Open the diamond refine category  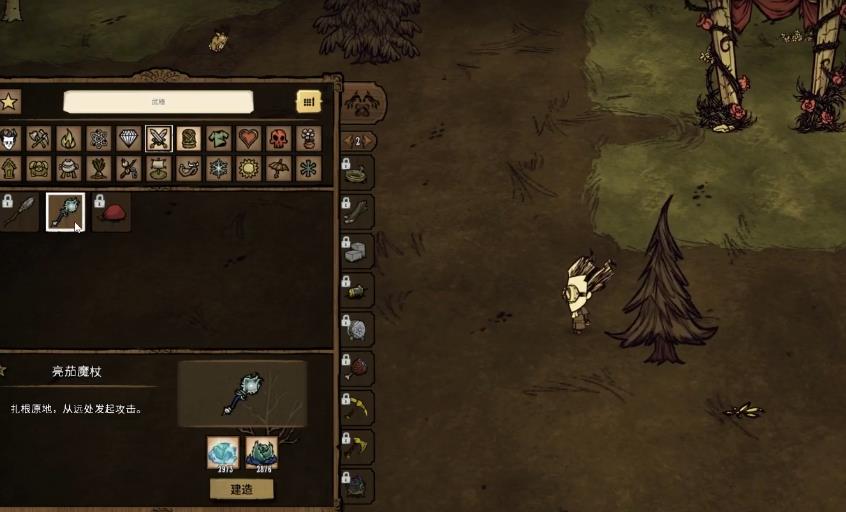click(128, 138)
